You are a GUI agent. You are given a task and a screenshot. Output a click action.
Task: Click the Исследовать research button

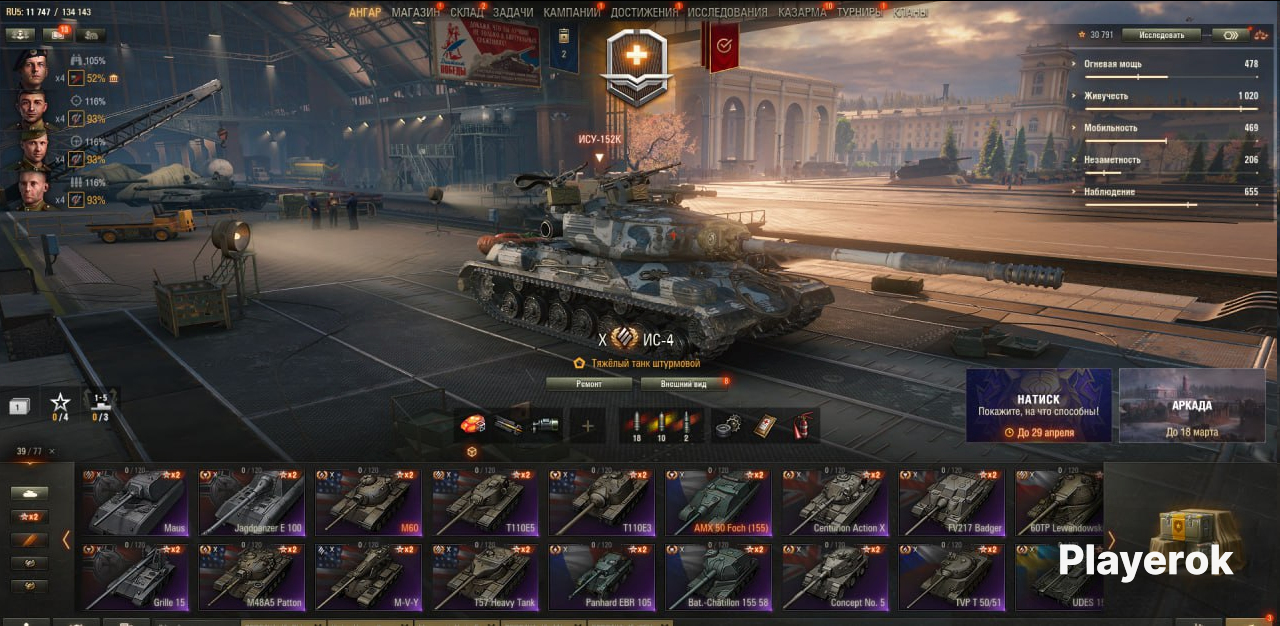pos(1160,35)
